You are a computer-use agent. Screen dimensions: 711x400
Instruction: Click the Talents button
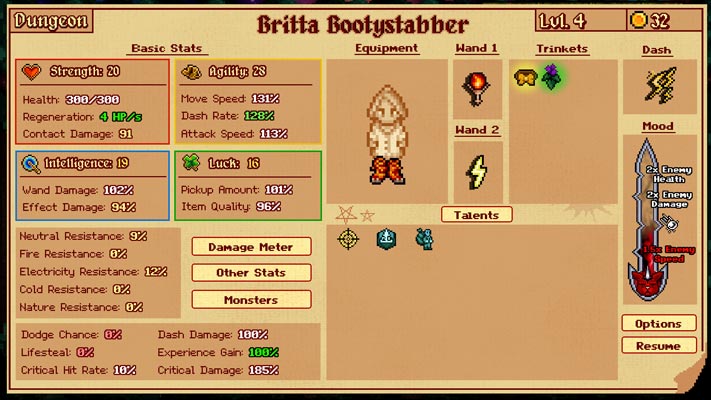click(x=476, y=215)
